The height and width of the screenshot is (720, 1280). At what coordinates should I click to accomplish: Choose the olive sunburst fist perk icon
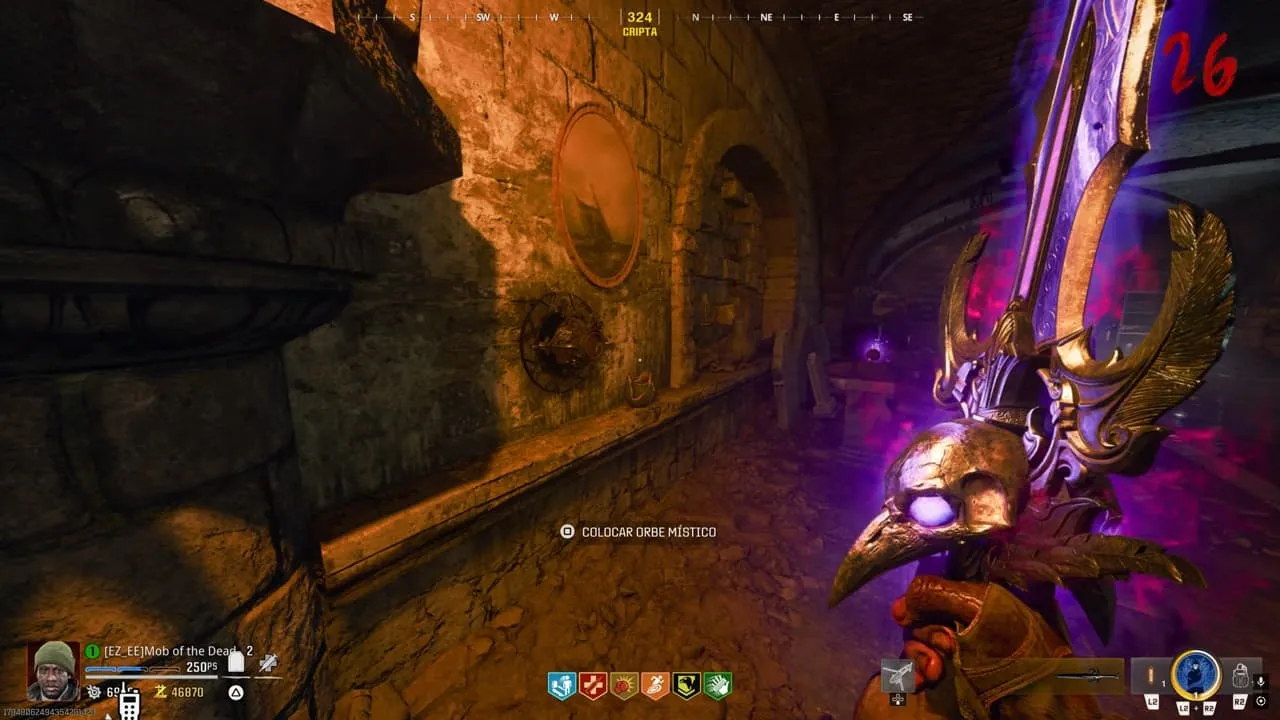tap(624, 686)
